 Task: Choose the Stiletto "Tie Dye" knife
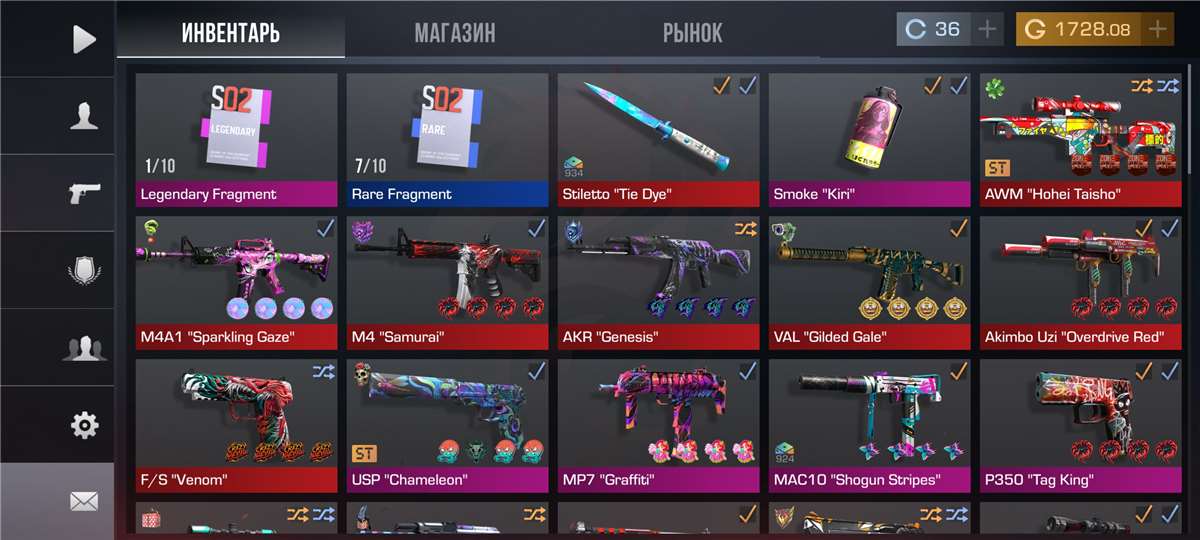[x=658, y=139]
